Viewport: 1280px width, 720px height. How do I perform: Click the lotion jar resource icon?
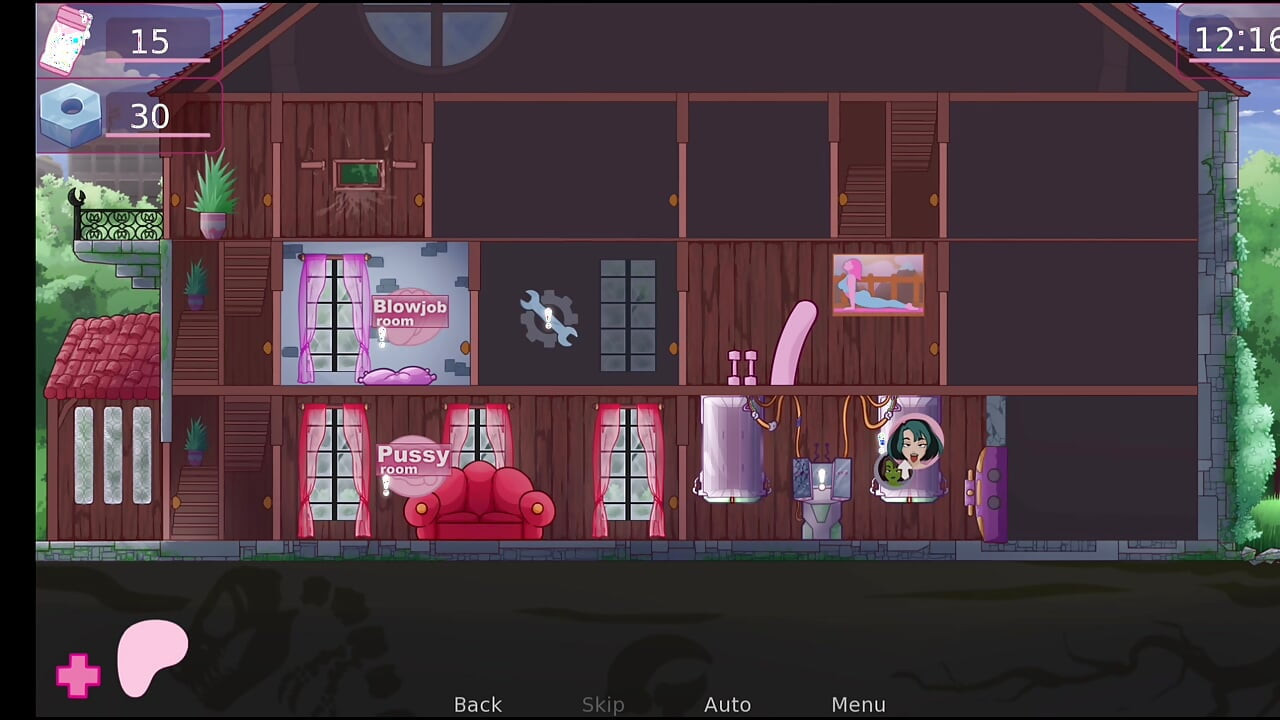point(64,42)
